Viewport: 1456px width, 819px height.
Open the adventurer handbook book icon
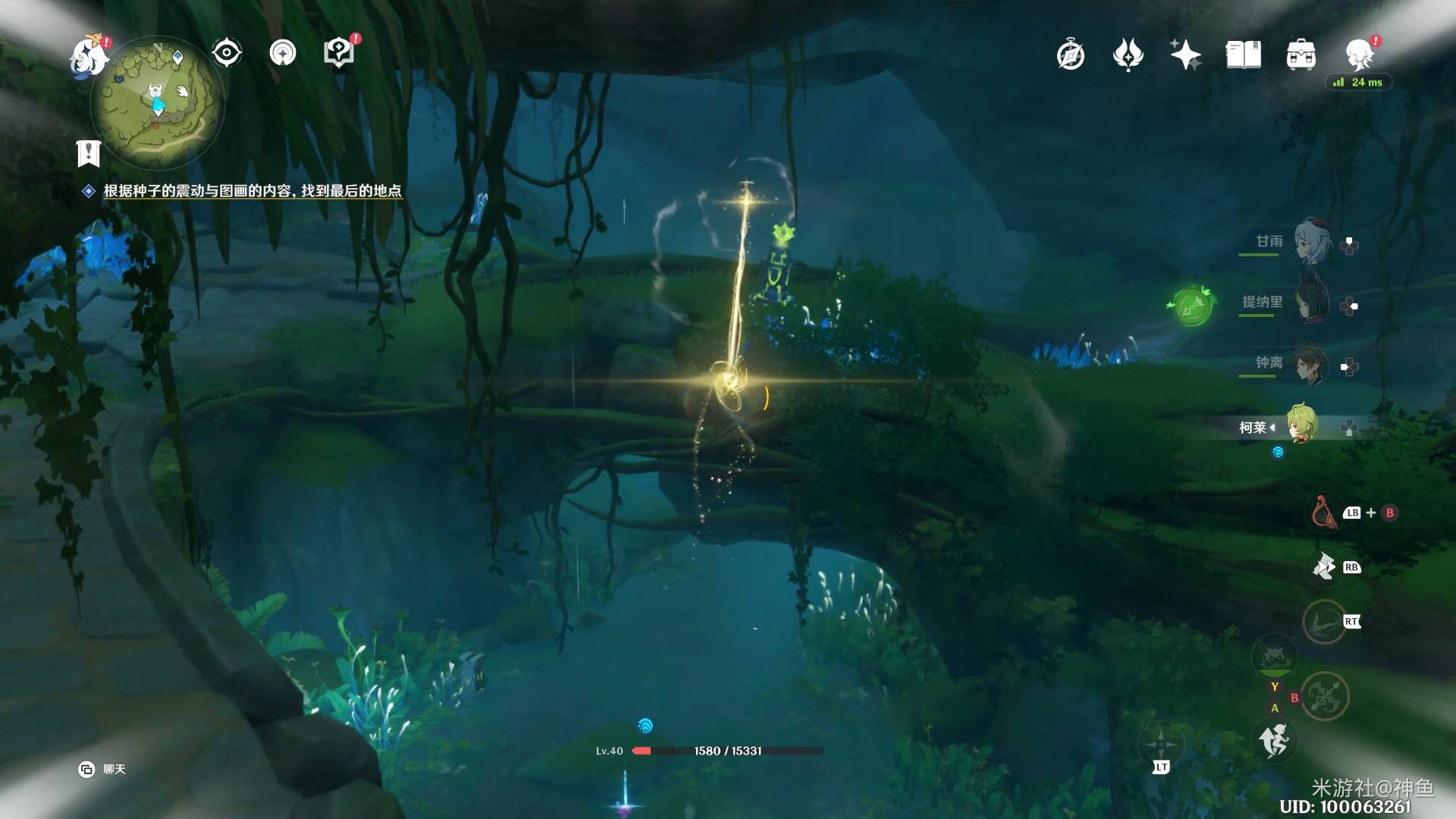[x=1243, y=55]
